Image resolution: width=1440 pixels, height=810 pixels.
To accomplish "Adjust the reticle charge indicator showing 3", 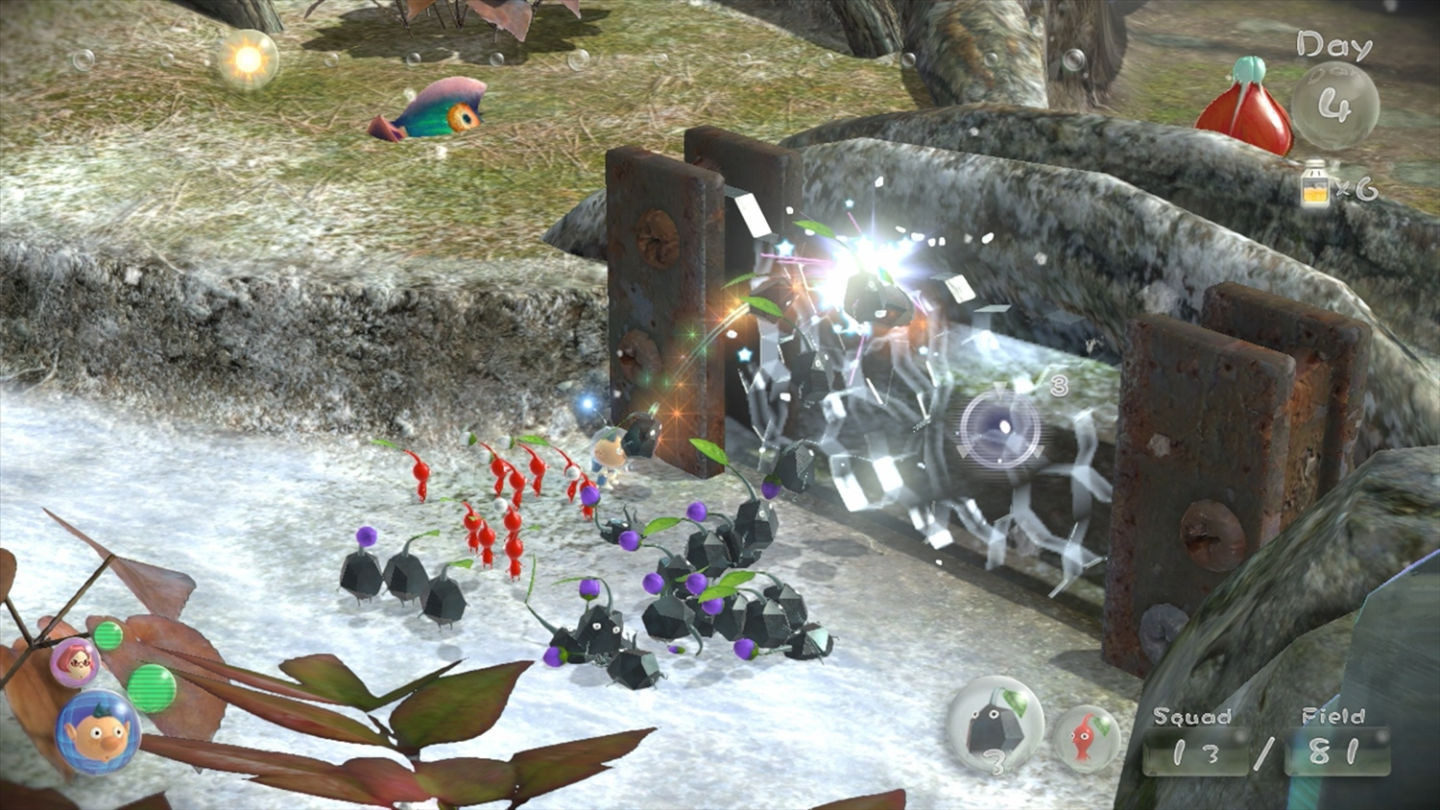I will pos(1058,385).
